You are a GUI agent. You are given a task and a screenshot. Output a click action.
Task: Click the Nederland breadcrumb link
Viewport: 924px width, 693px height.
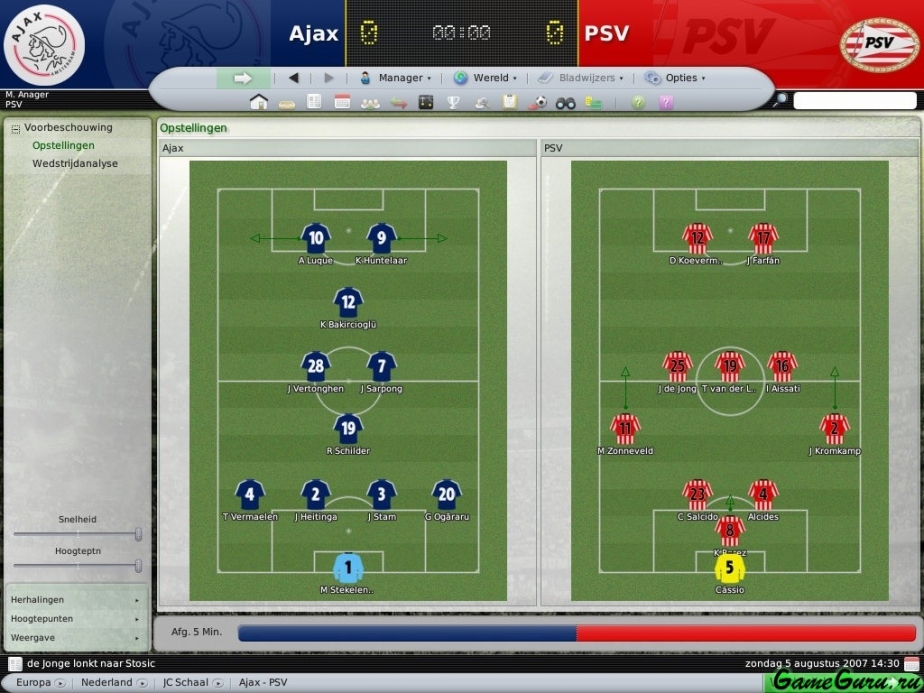107,682
